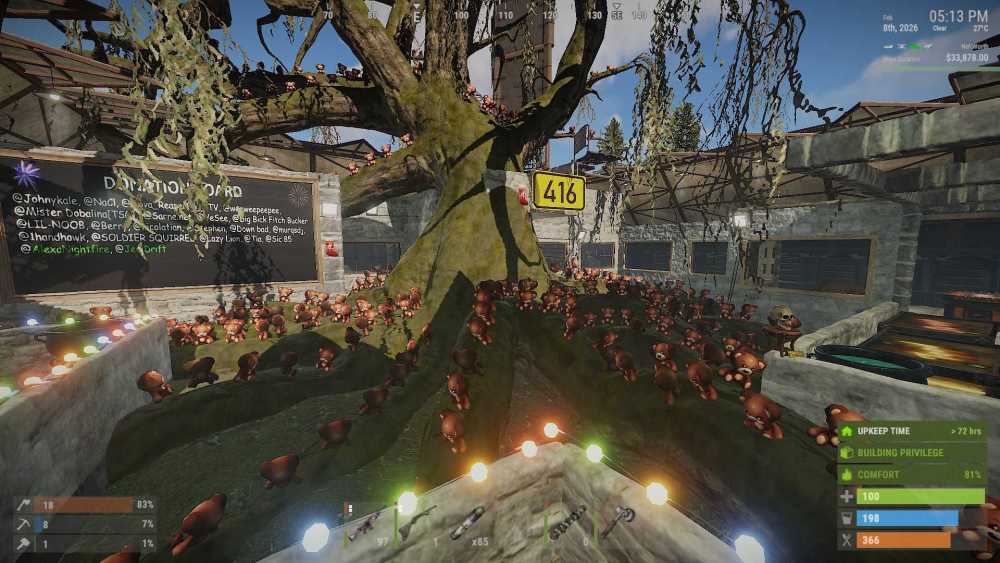Select the medical syringe stack of 85

click(x=467, y=524)
